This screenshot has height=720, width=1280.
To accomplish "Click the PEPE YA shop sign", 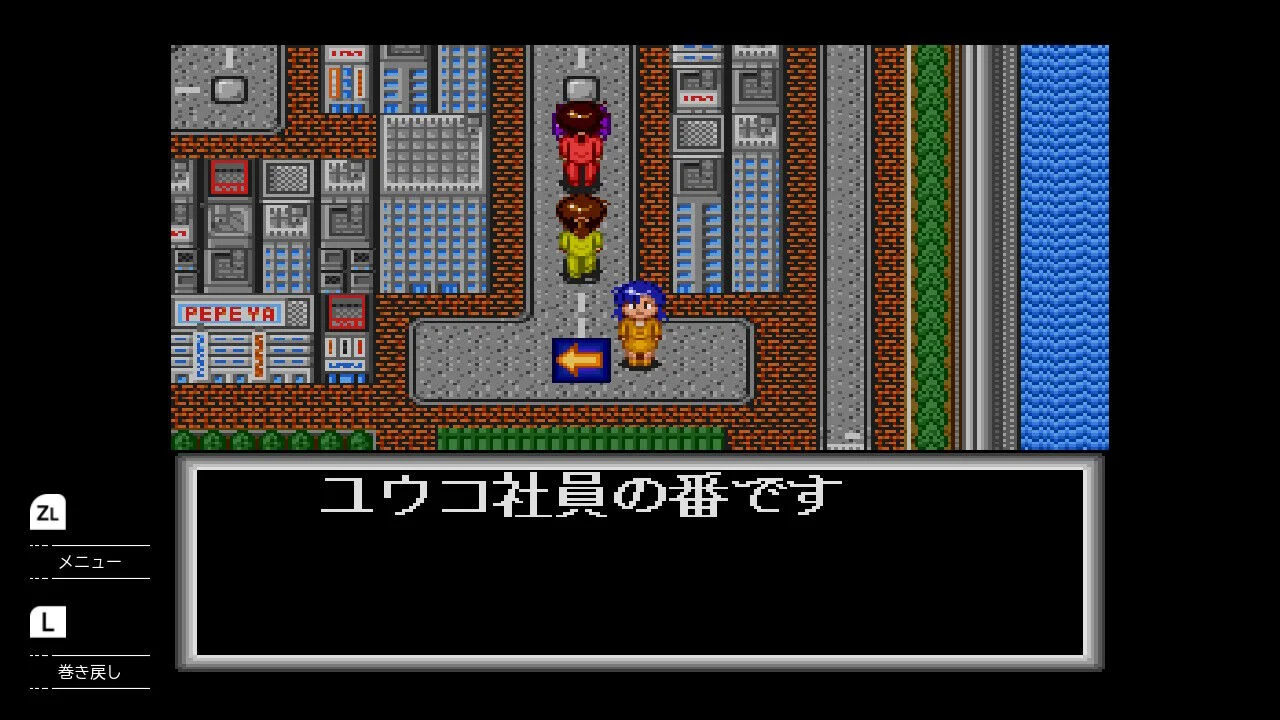I will (230, 313).
